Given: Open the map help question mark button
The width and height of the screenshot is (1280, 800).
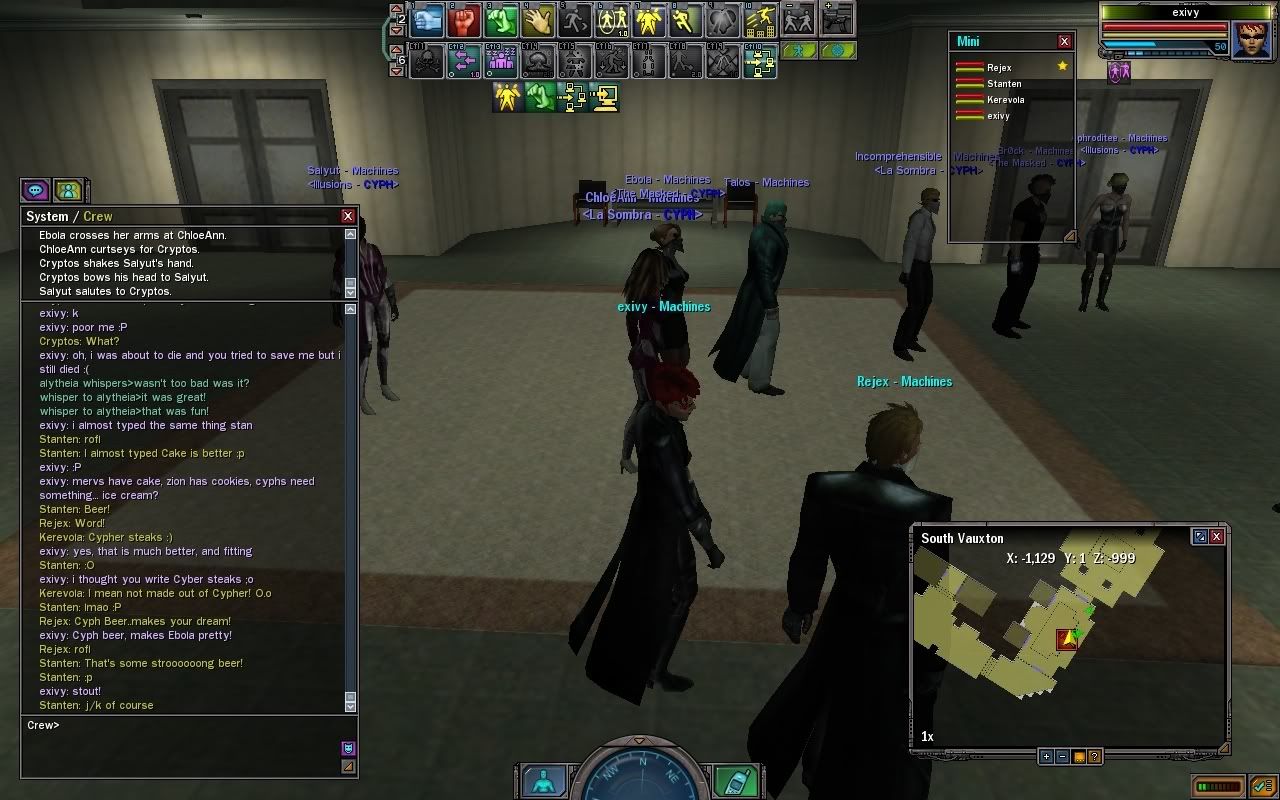Looking at the screenshot, I should click(1095, 757).
